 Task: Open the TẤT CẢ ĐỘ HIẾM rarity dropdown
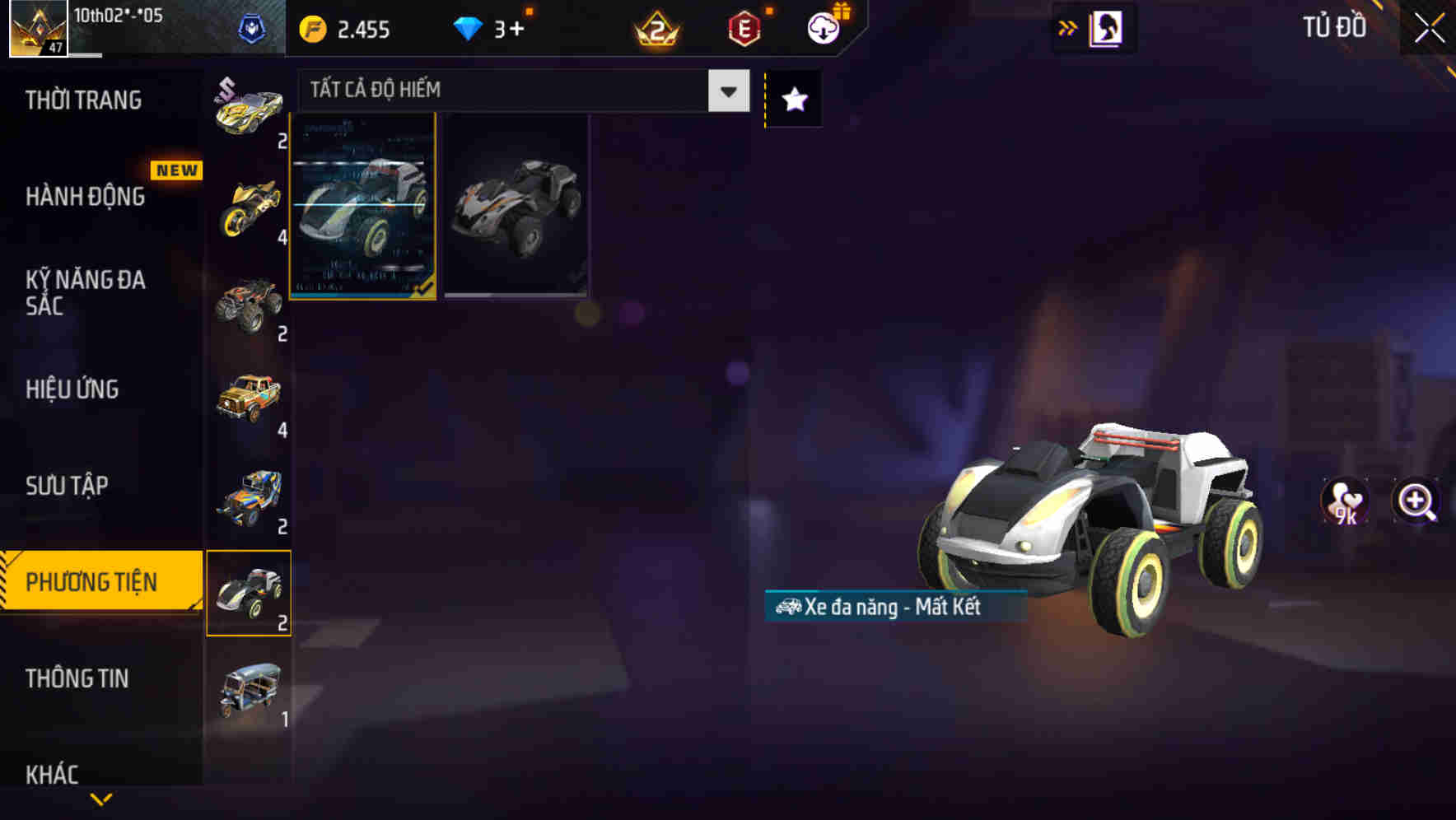point(519,91)
